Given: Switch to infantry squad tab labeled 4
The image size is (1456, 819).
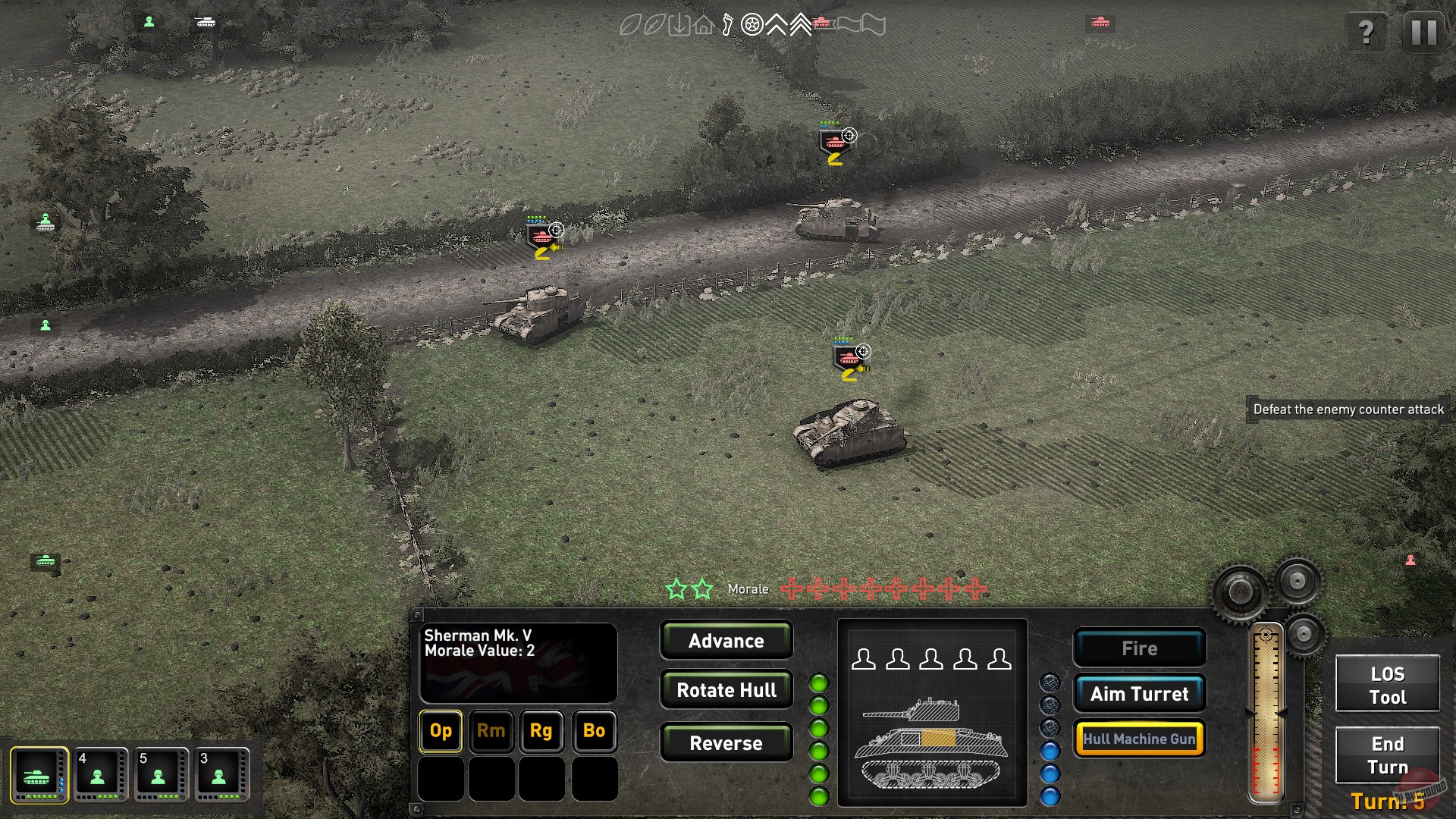Looking at the screenshot, I should tap(99, 773).
